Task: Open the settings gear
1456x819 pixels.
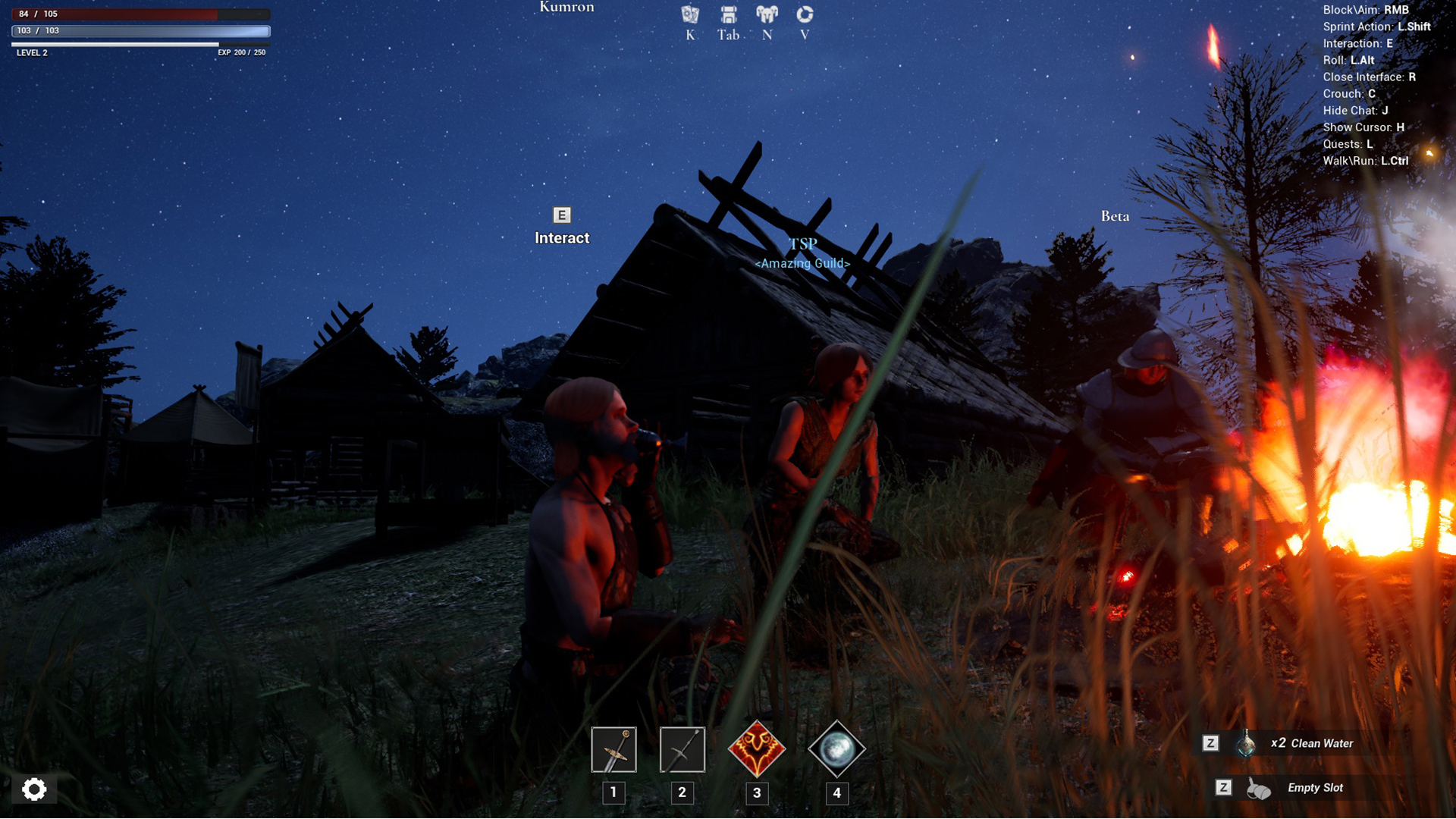Action: click(34, 789)
